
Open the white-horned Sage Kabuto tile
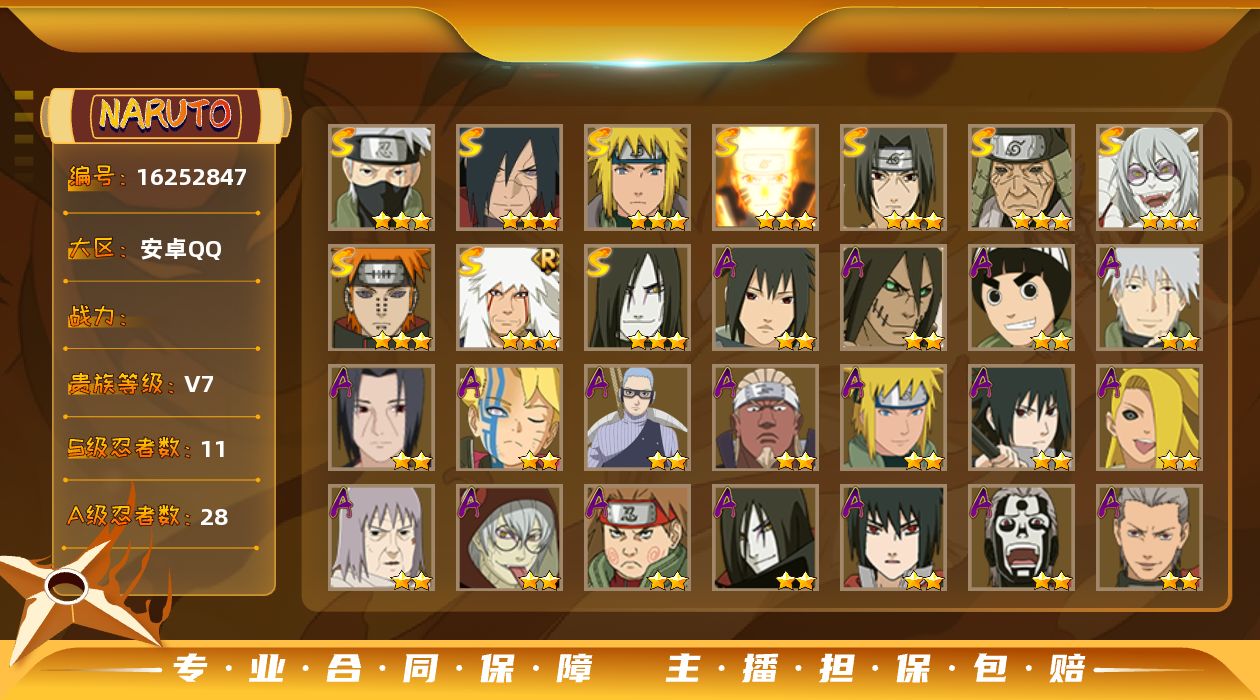[1150, 178]
